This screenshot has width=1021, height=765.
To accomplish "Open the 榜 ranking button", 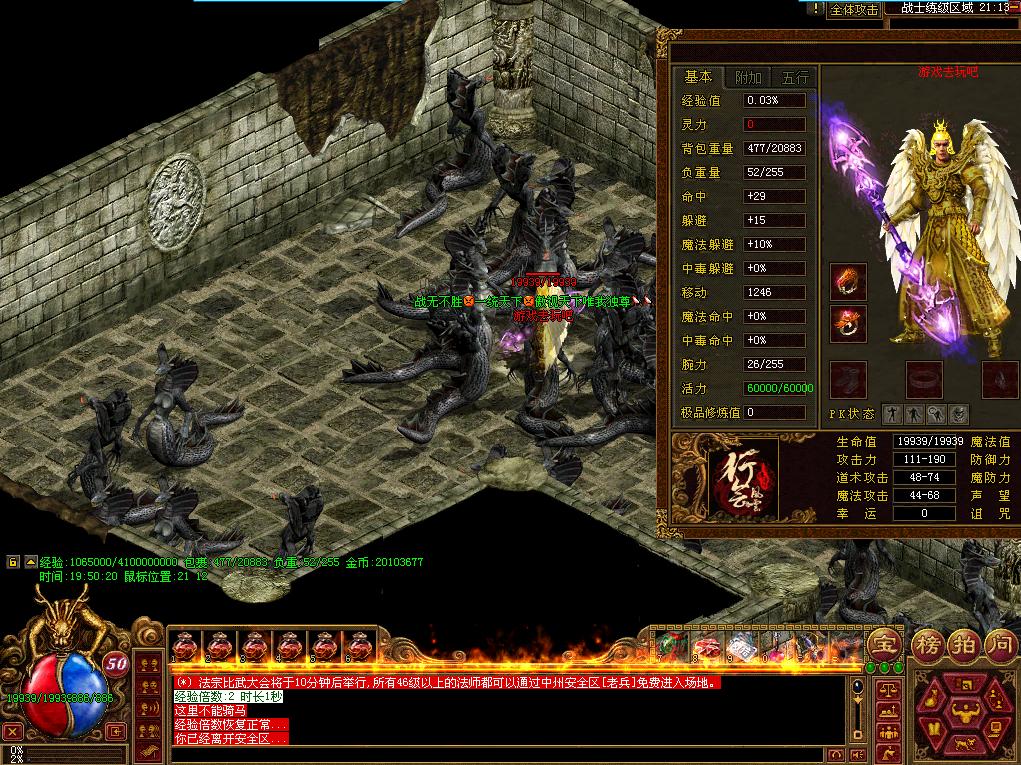I will [x=926, y=643].
